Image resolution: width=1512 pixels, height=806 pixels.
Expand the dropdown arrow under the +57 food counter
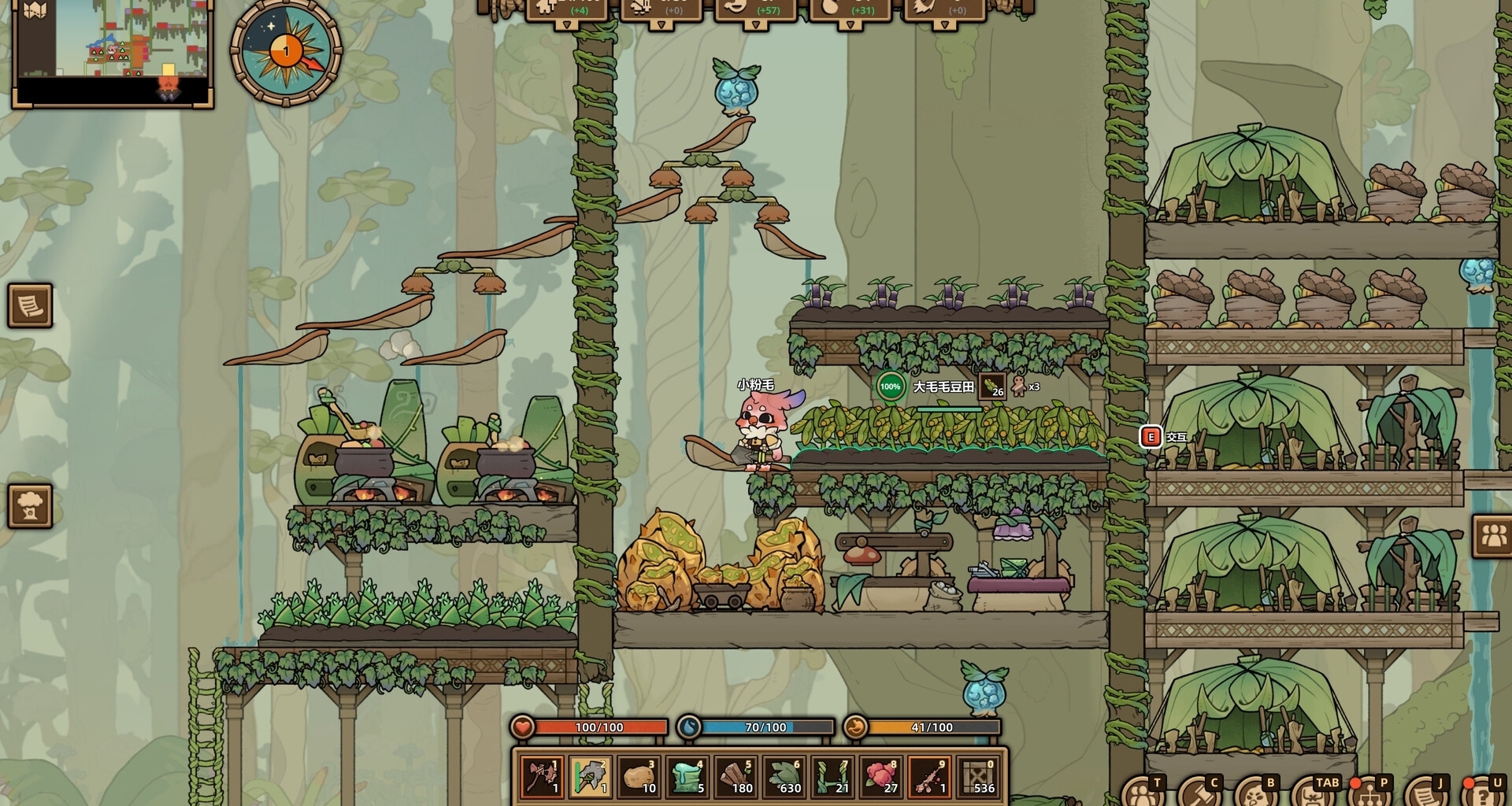[x=756, y=25]
